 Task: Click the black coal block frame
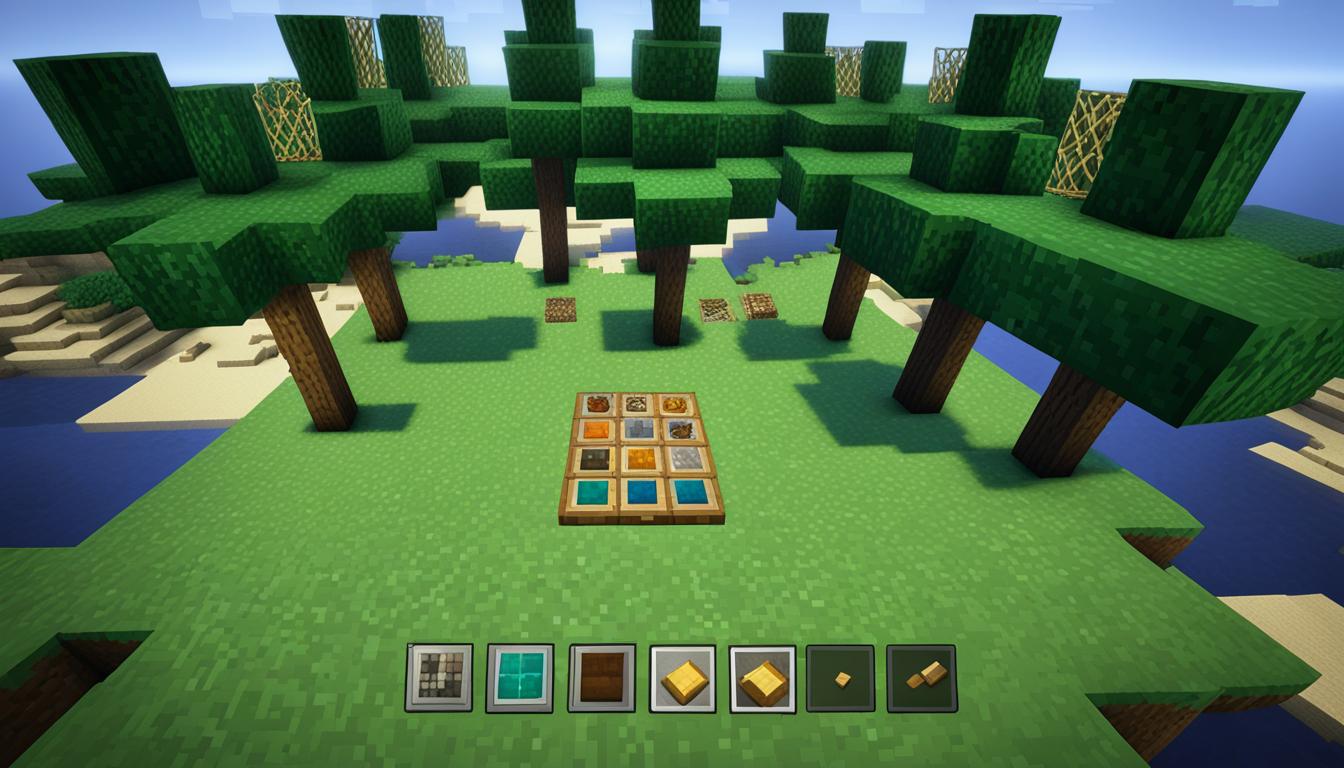(x=595, y=458)
